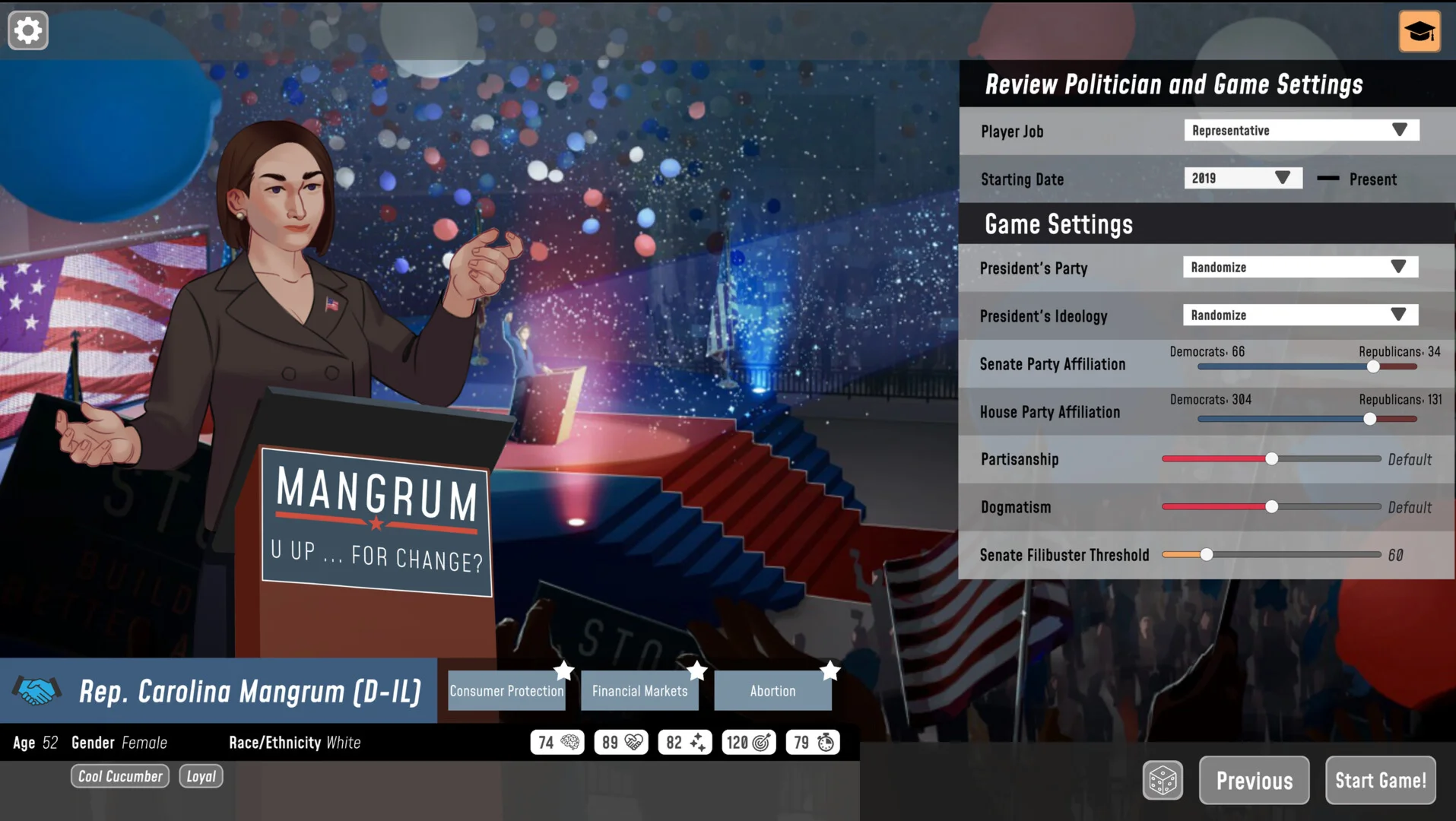Open the gear settings menu
Image resolution: width=1456 pixels, height=821 pixels.
(x=28, y=31)
